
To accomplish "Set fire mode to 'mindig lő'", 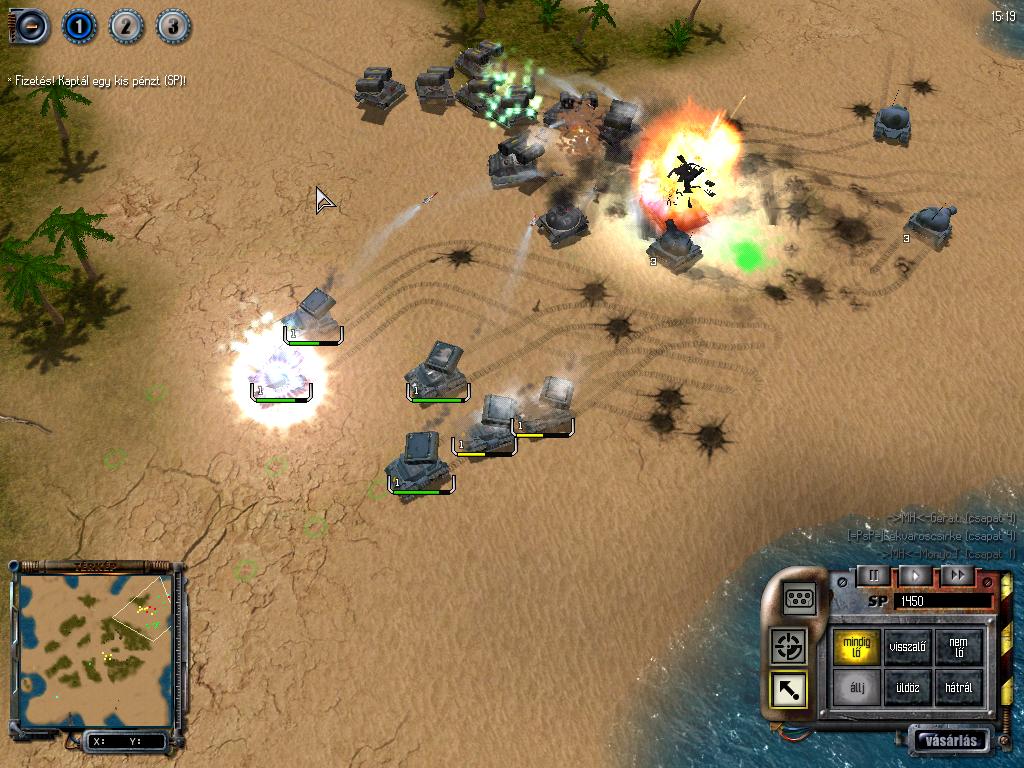I will [857, 647].
